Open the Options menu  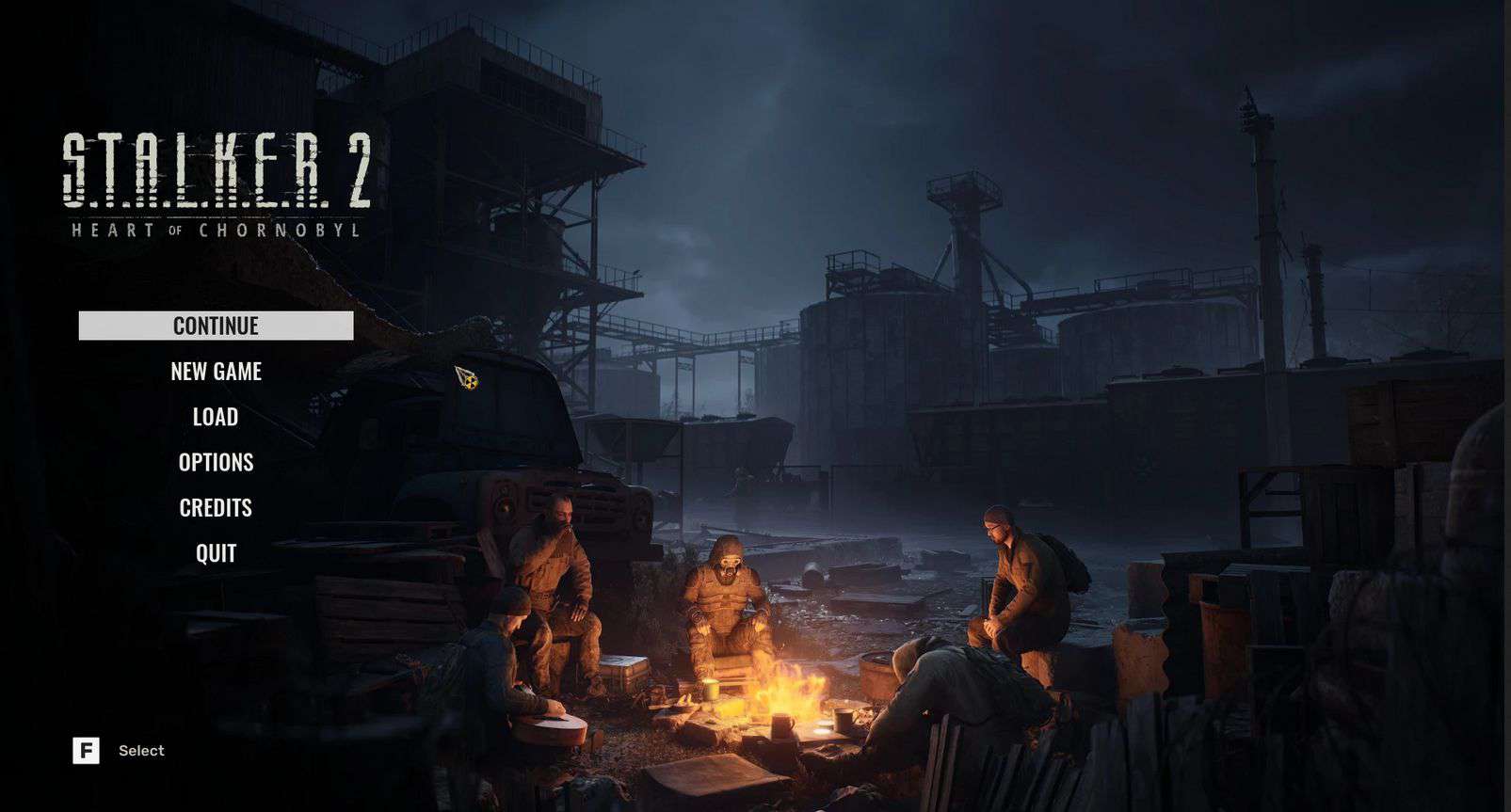click(216, 462)
